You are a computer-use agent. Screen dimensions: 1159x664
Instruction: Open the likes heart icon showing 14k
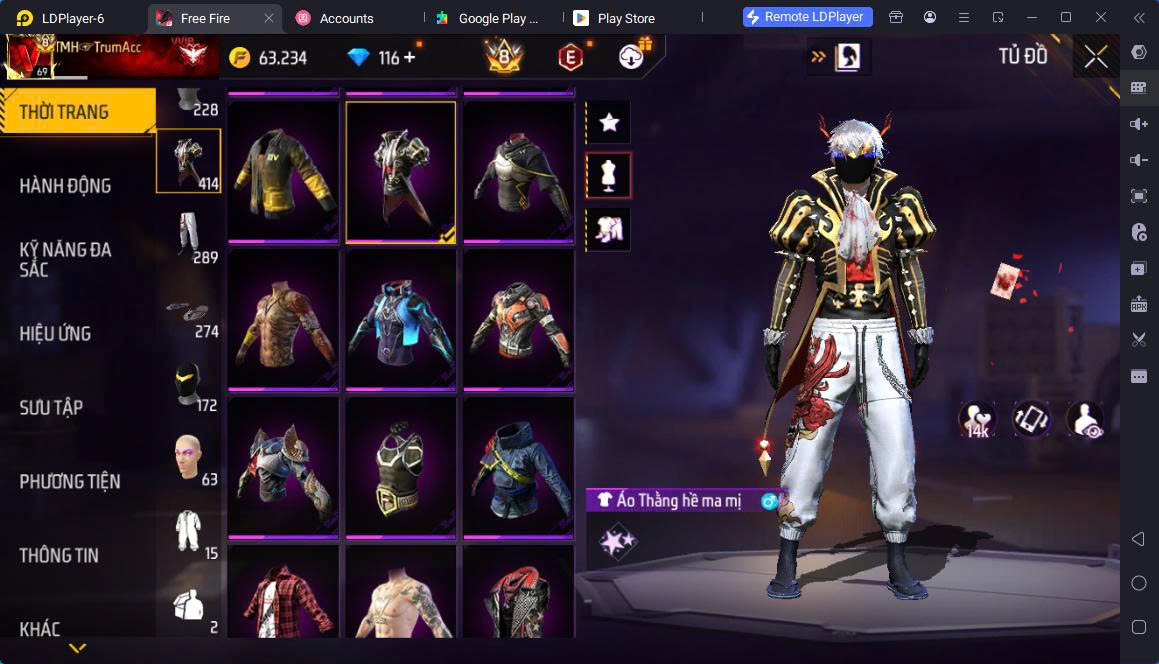coord(977,420)
